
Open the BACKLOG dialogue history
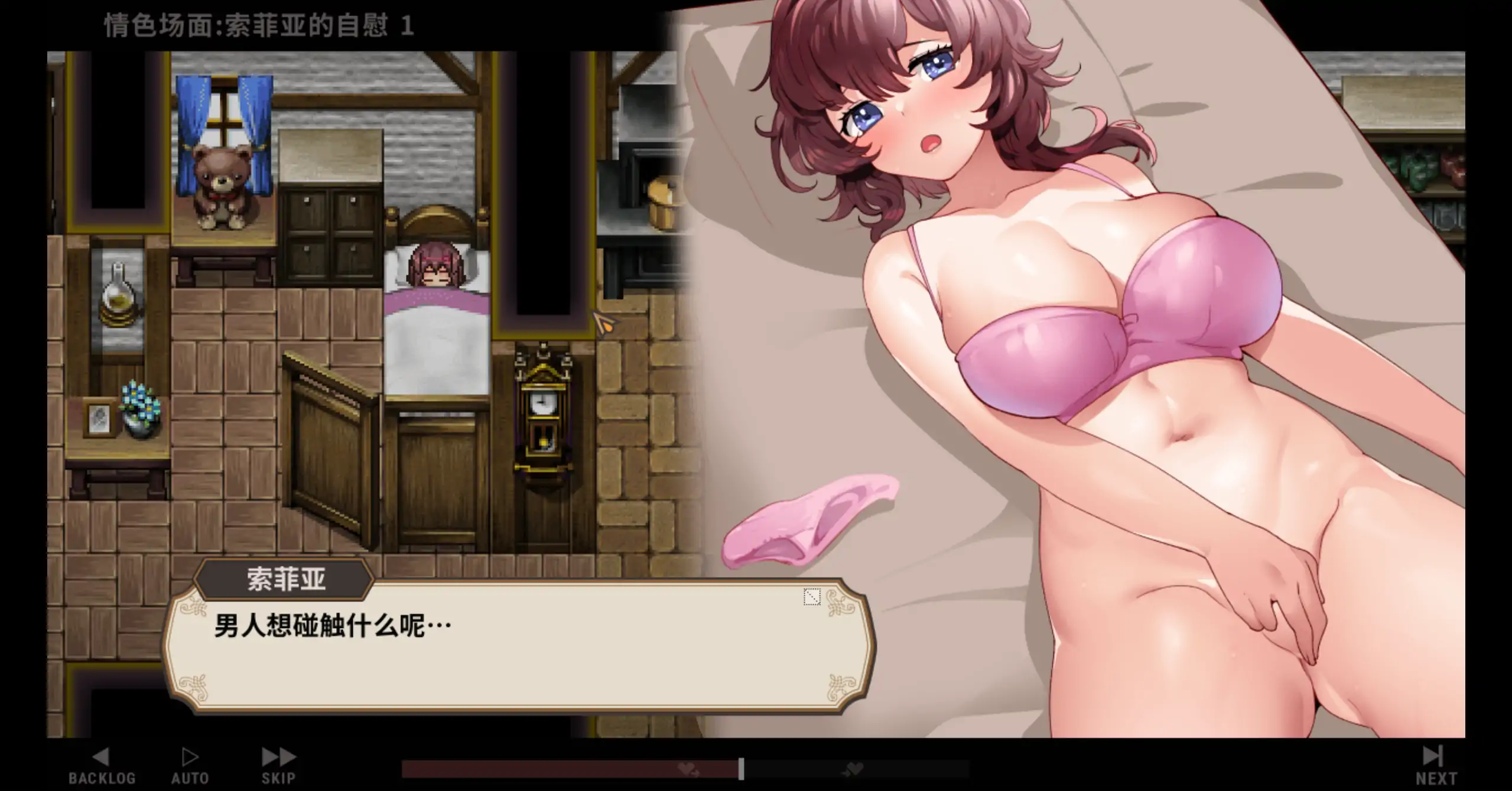(x=102, y=765)
